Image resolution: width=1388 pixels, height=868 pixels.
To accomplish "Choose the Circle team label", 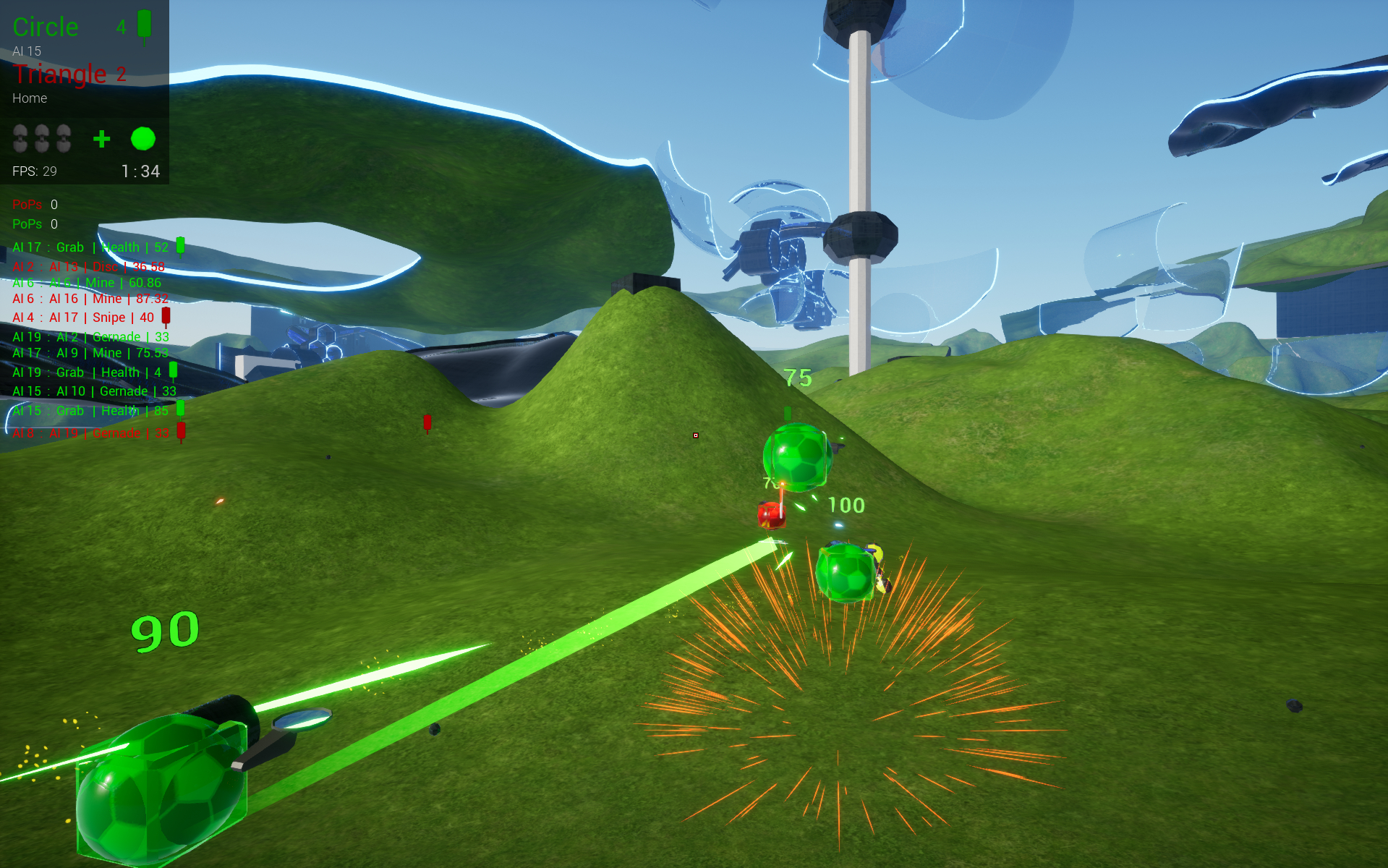I will tap(46, 27).
